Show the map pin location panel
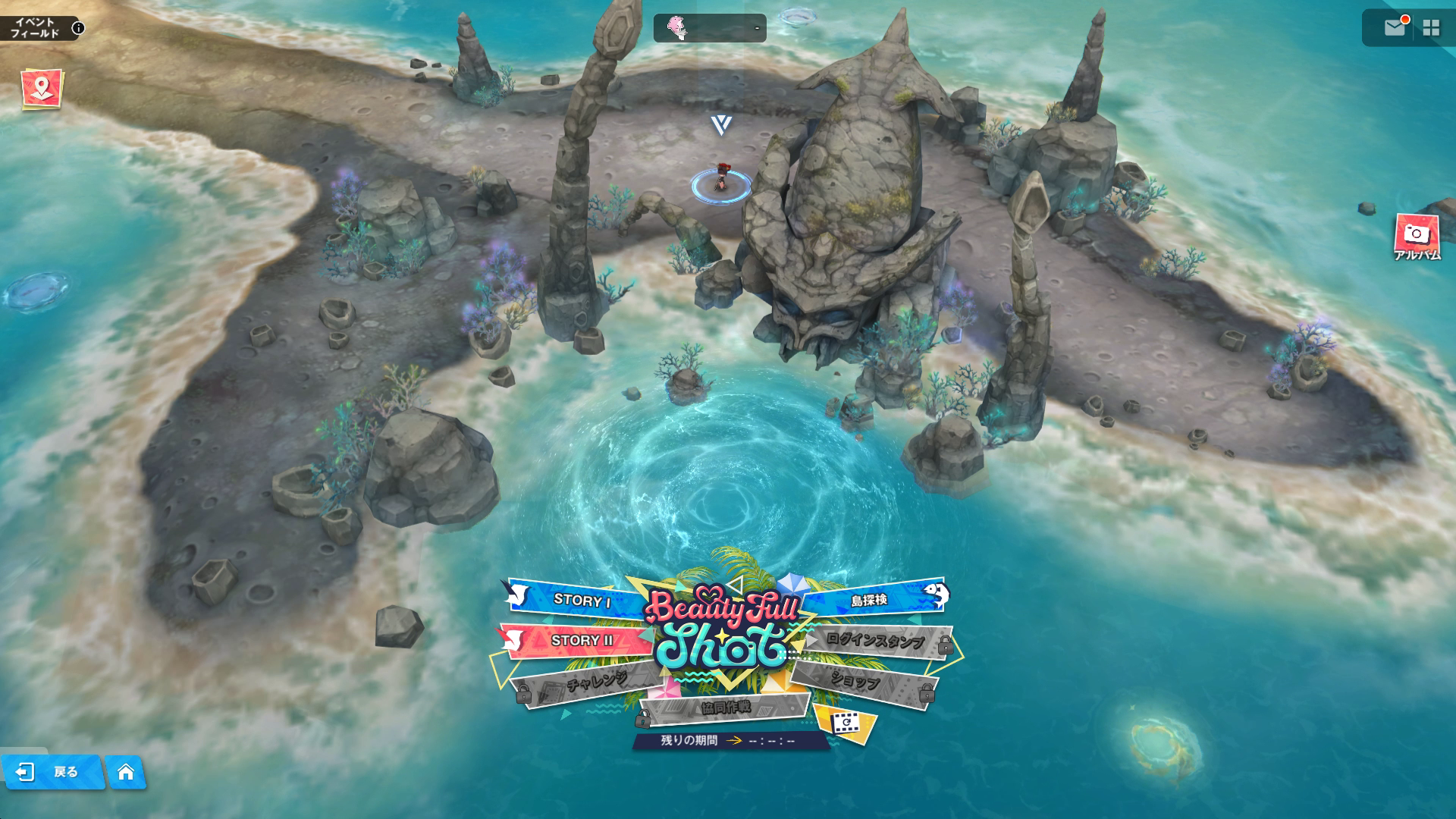 (x=42, y=89)
